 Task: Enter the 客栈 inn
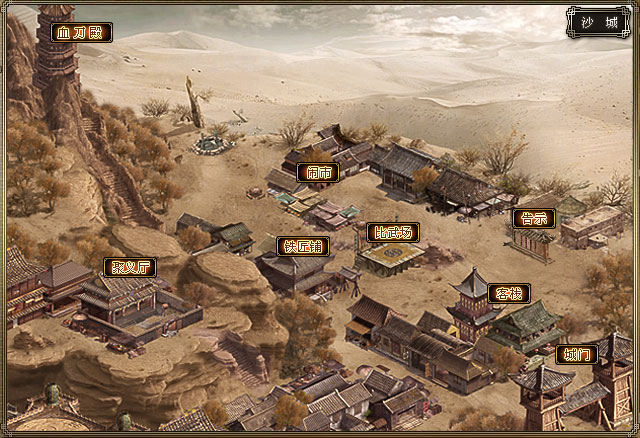[x=508, y=293]
